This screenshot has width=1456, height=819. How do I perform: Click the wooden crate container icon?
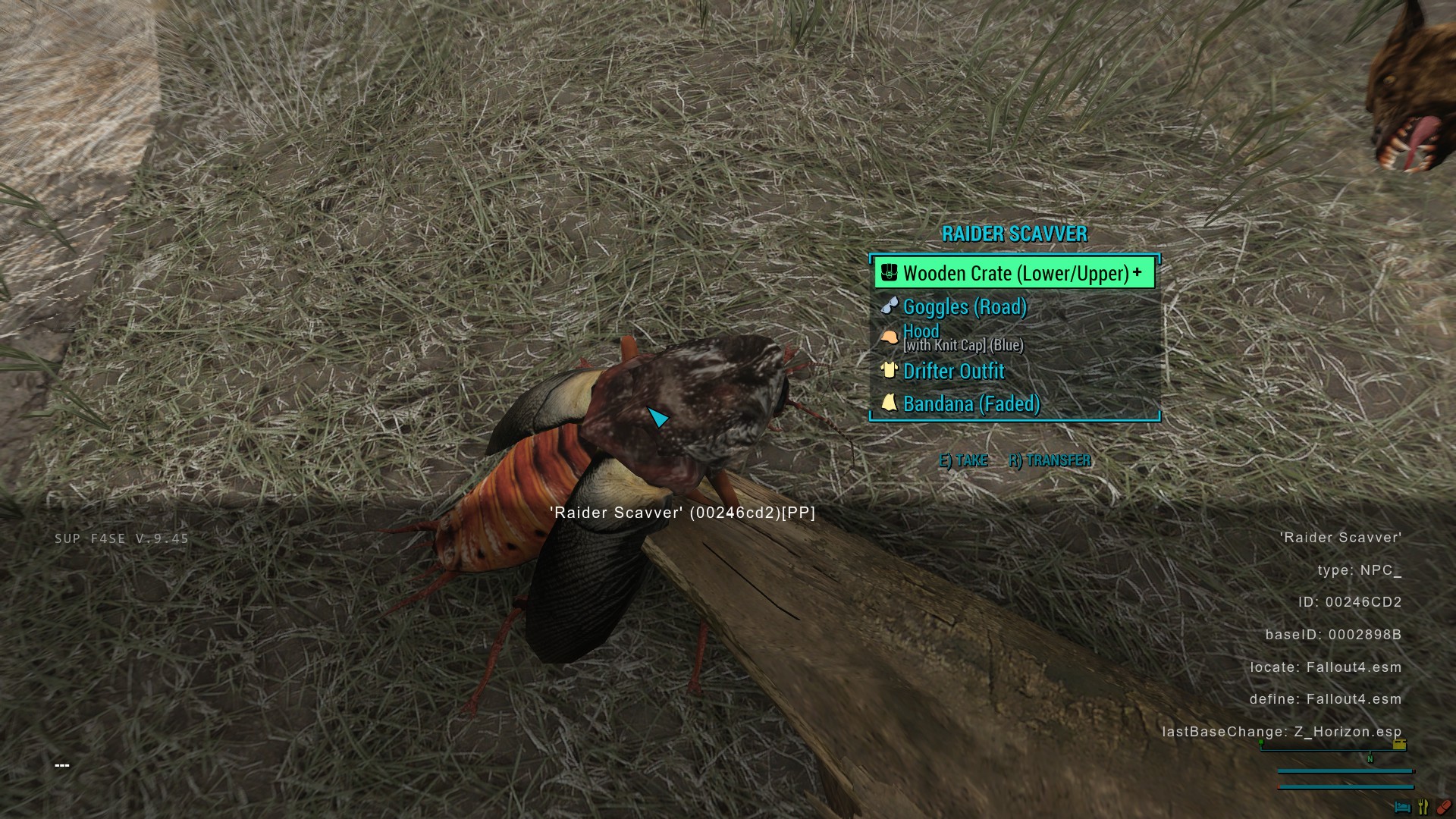coord(888,272)
